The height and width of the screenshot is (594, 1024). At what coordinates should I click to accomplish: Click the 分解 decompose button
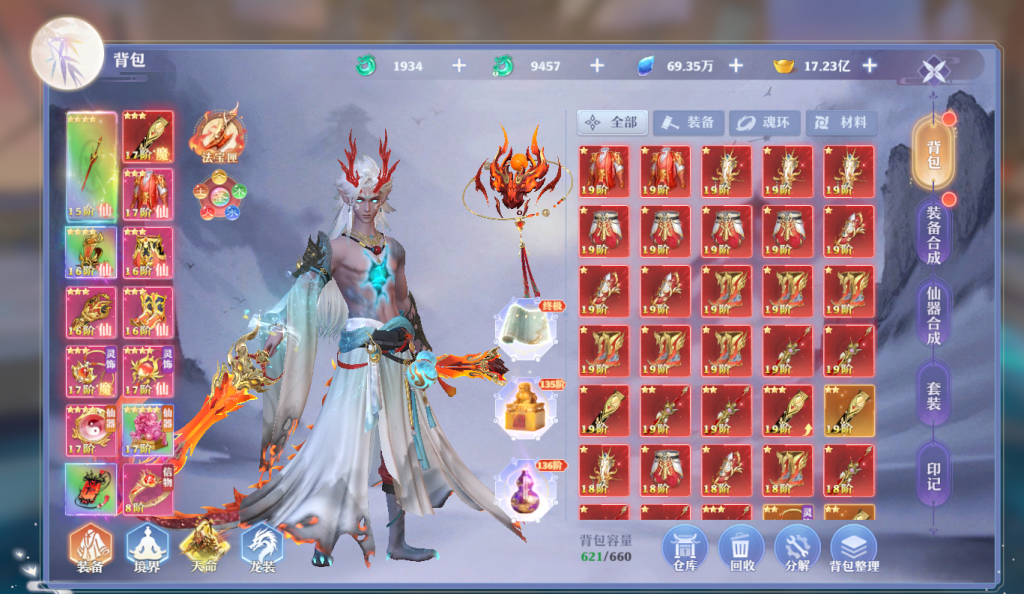click(797, 548)
